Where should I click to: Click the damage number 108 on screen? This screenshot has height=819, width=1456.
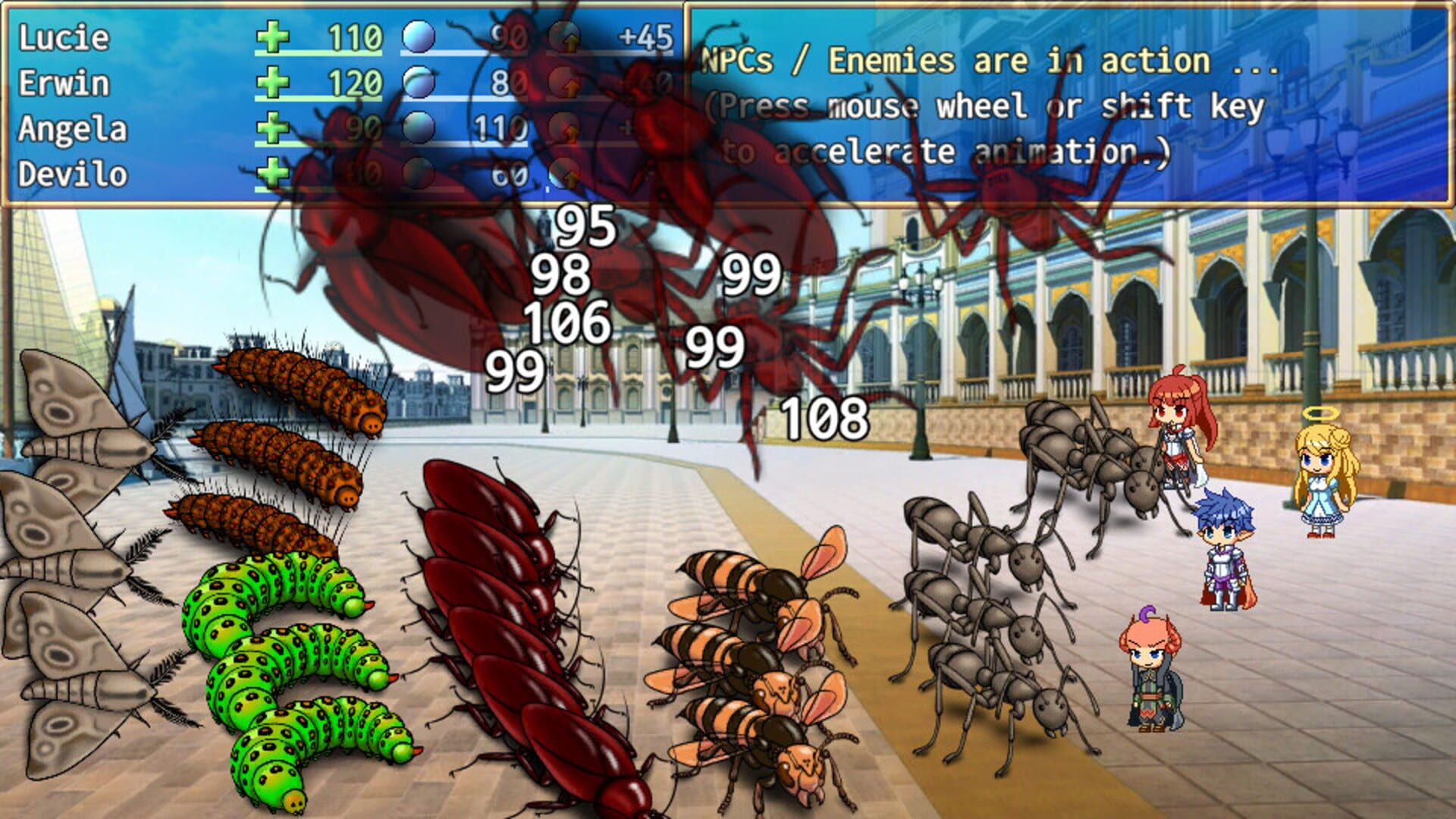point(823,418)
